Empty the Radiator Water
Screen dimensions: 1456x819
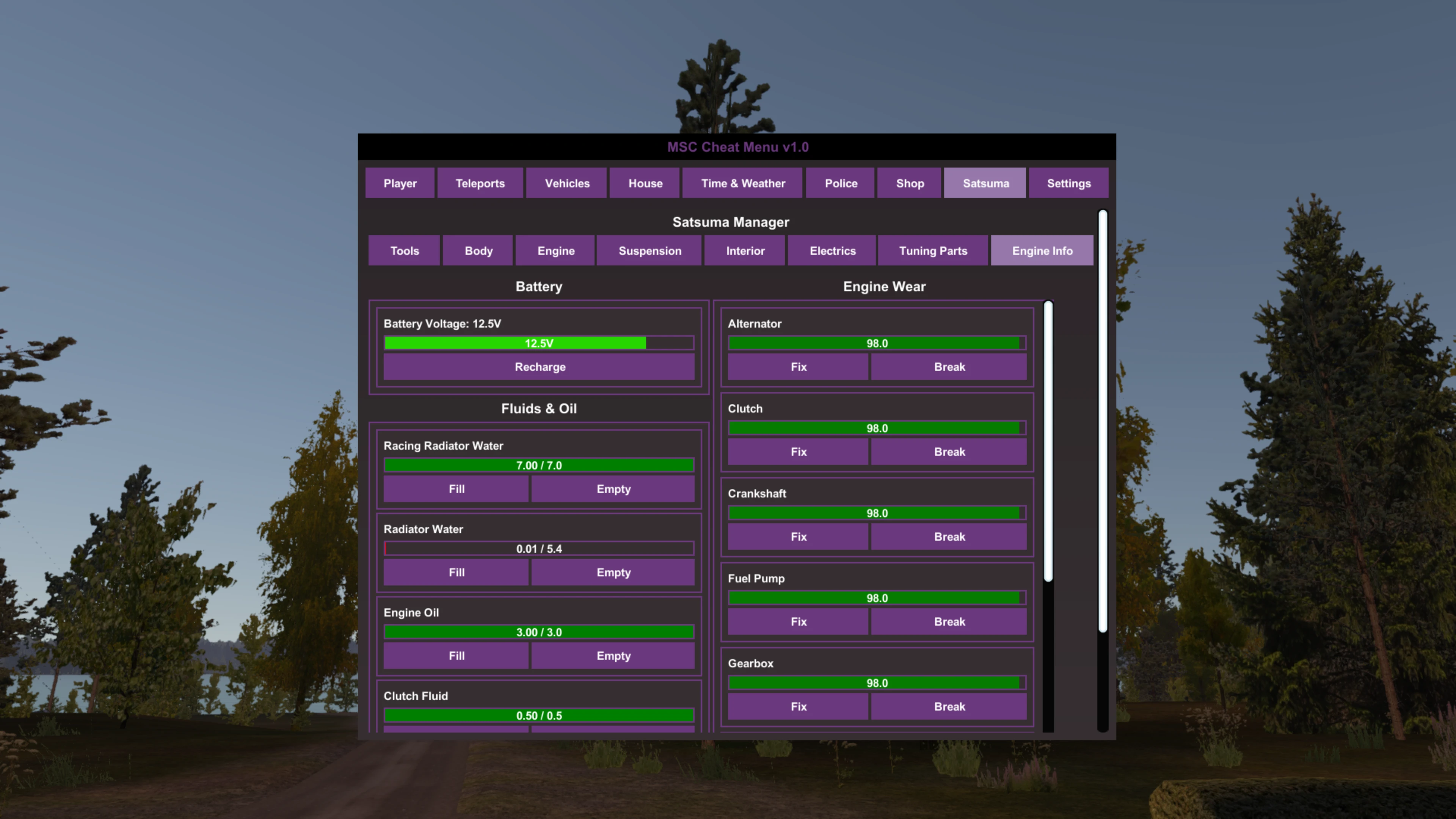coord(613,572)
